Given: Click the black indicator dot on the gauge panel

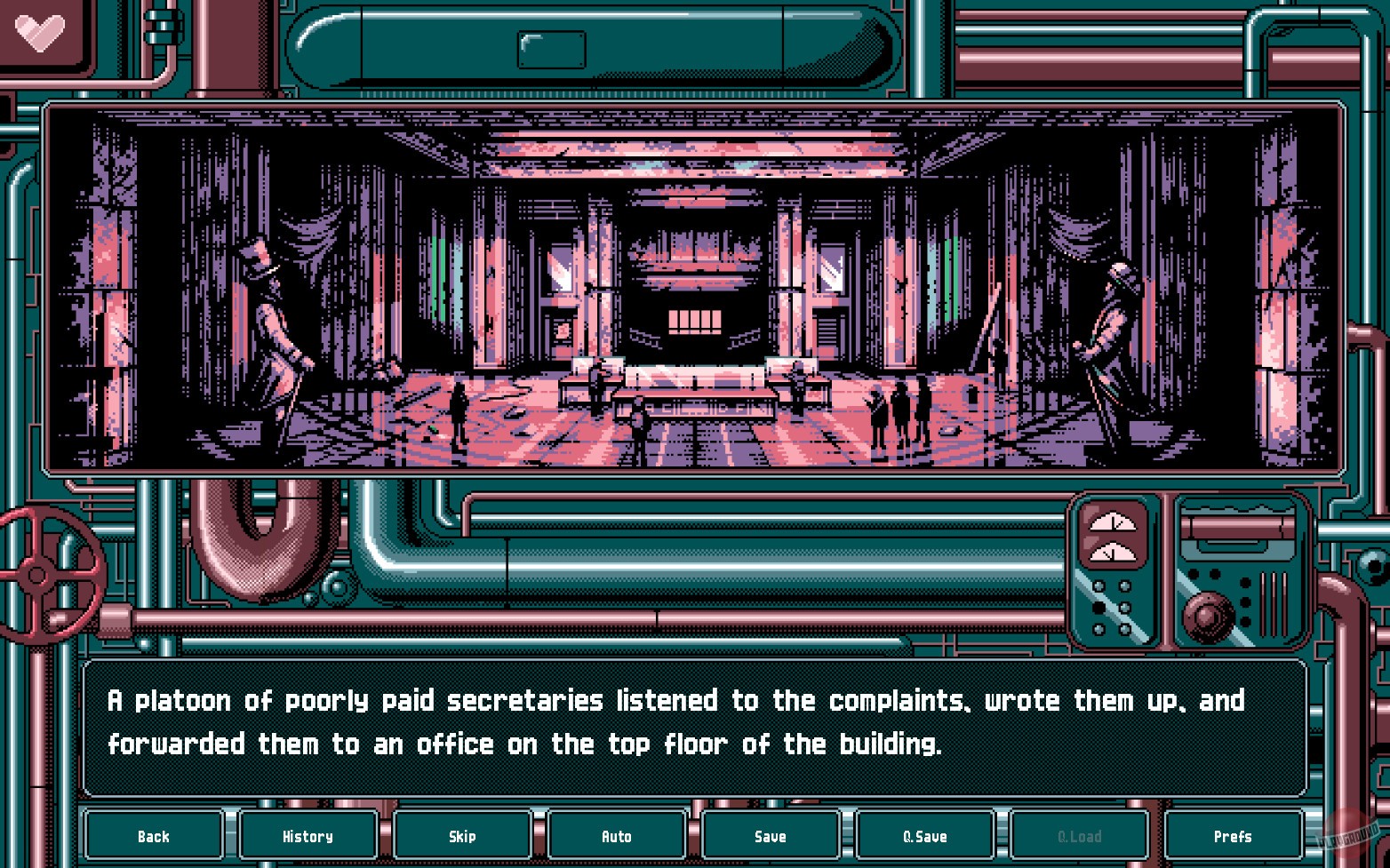Looking at the screenshot, I should click(1100, 606).
